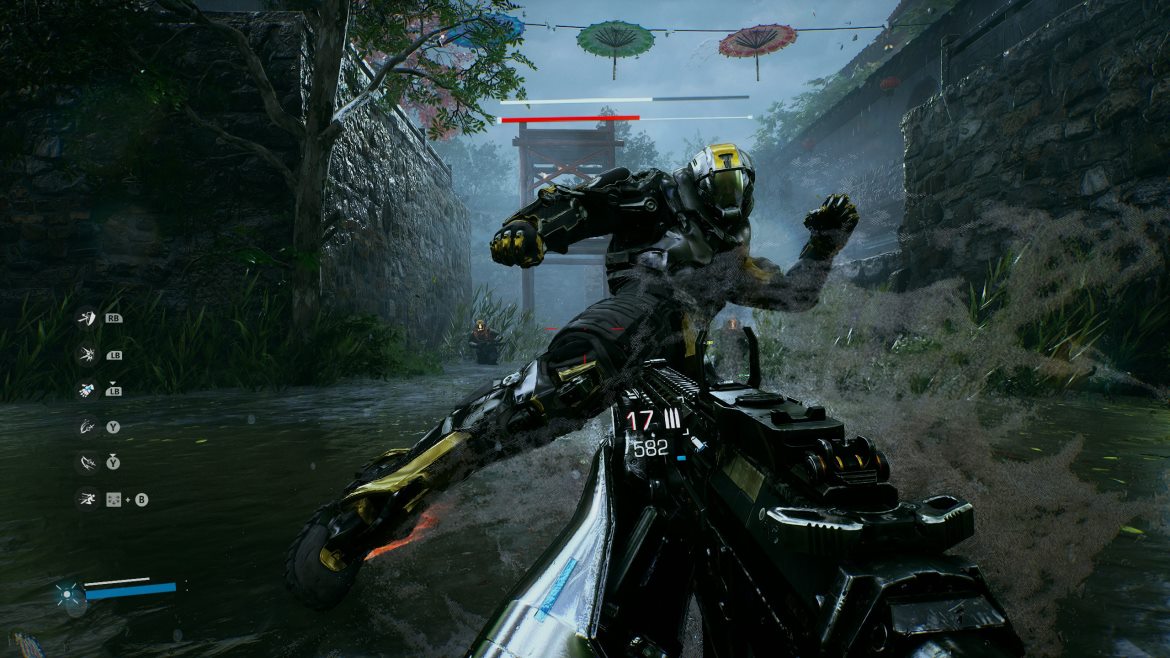Choose the blue power fist ability
The width and height of the screenshot is (1170, 658).
pos(87,390)
